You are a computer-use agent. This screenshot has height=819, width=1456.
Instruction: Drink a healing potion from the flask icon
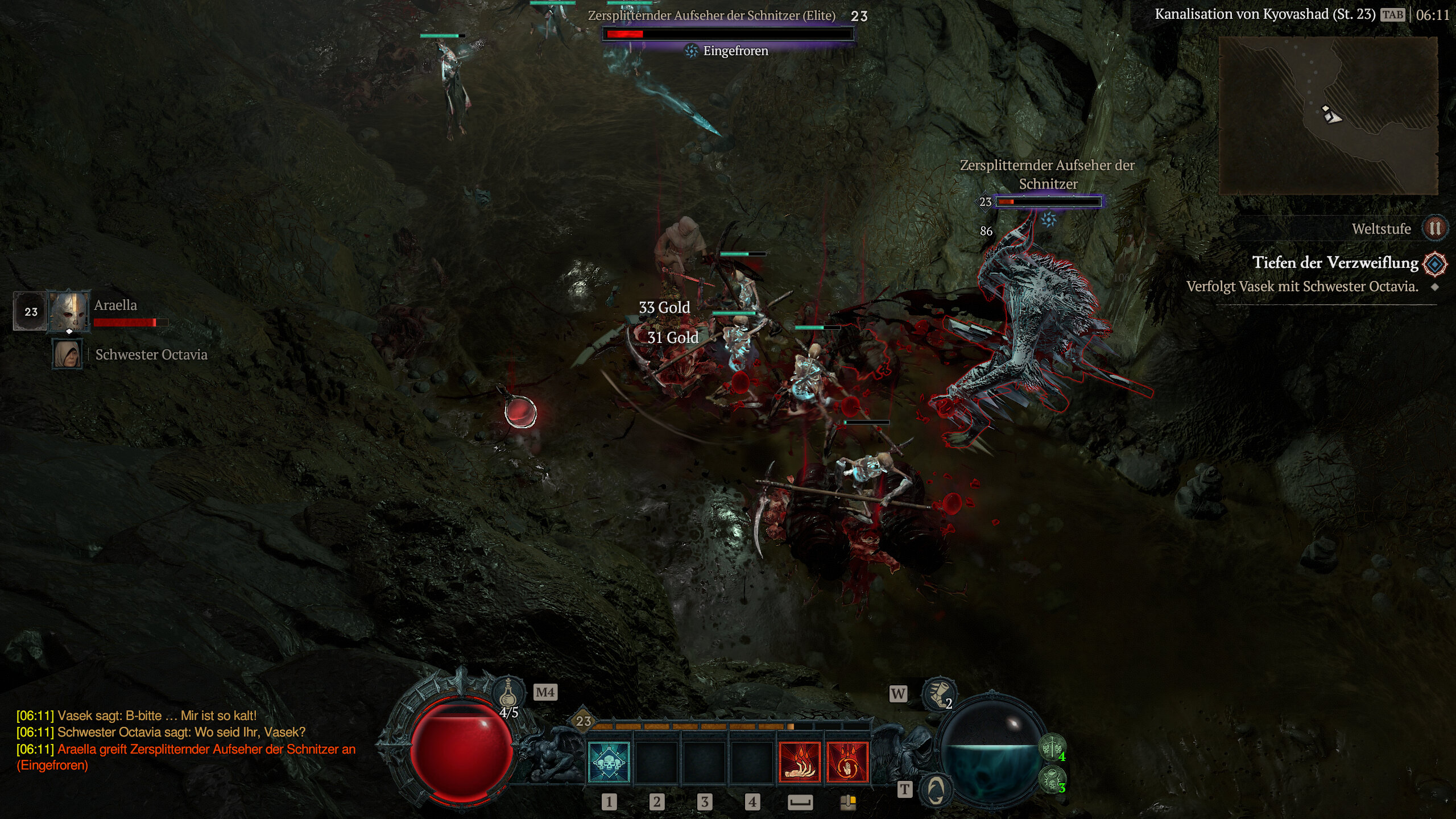pyautogui.click(x=508, y=693)
